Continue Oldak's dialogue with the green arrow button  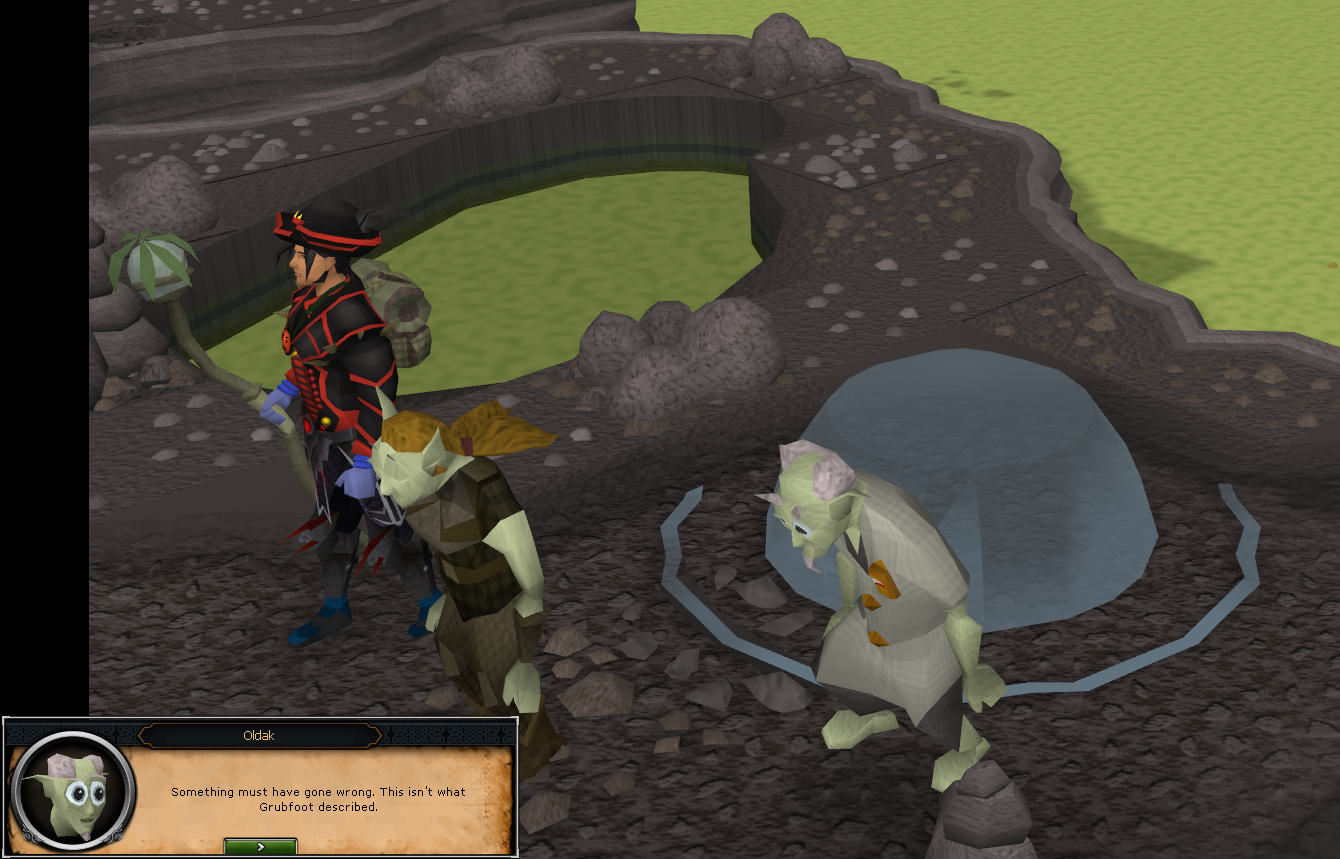pos(260,846)
